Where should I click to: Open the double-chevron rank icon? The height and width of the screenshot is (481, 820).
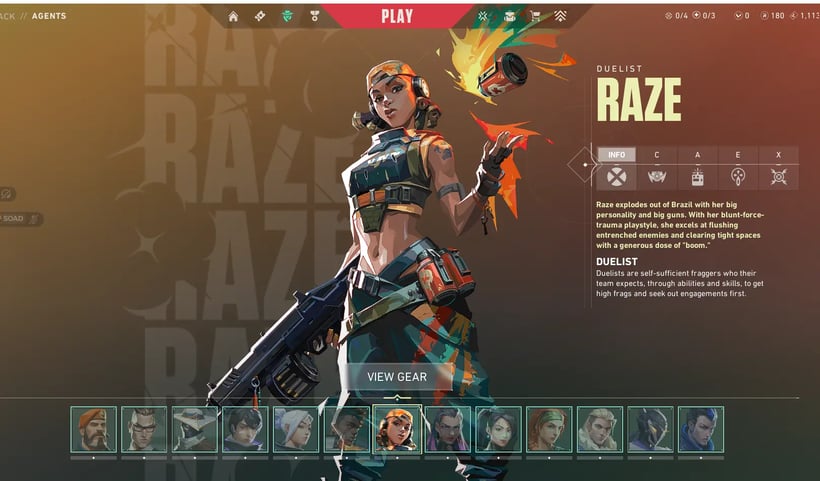tap(561, 16)
